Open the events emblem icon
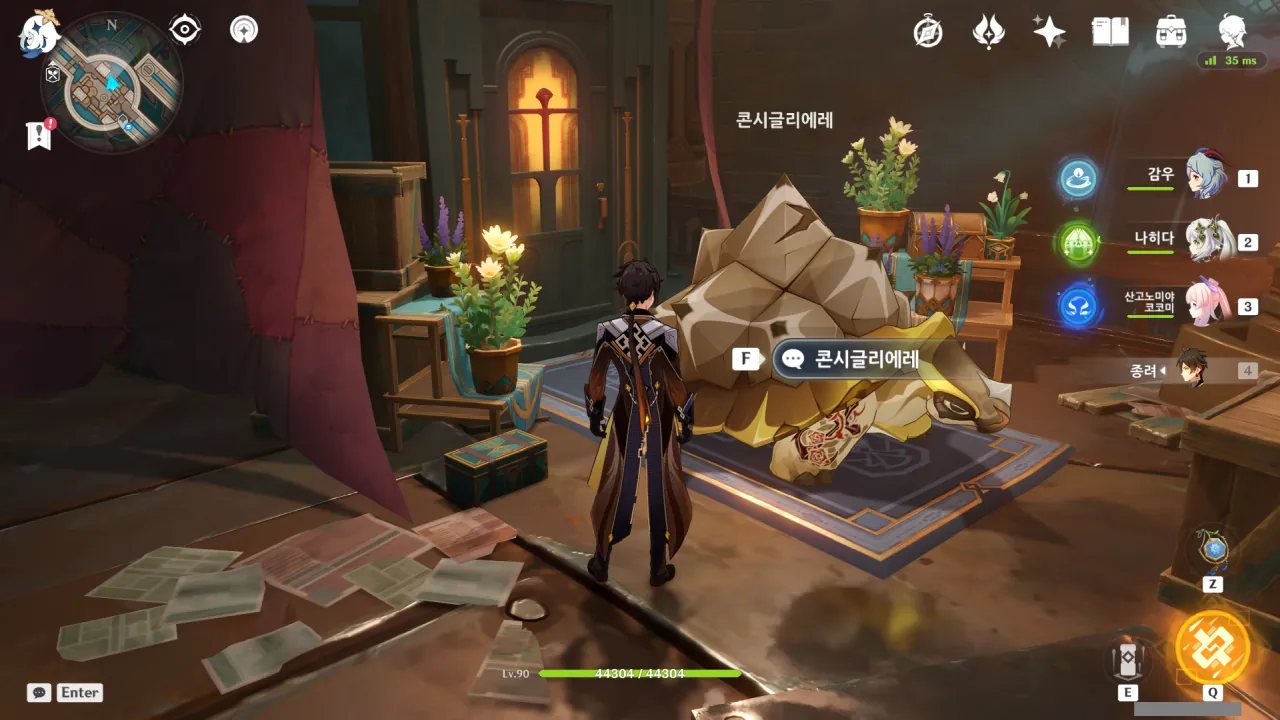This screenshot has width=1280, height=720. click(x=988, y=32)
